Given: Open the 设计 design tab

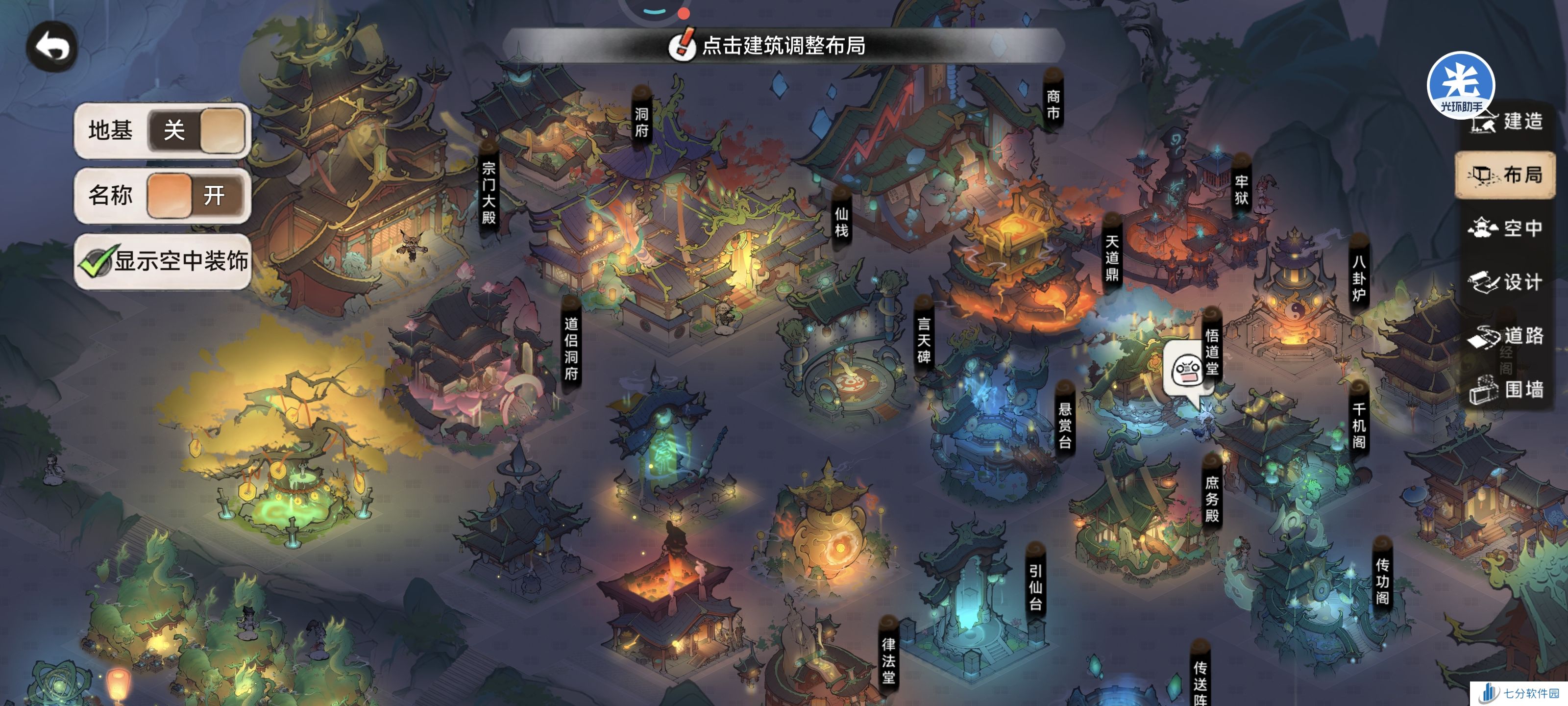Looking at the screenshot, I should 1505,282.
